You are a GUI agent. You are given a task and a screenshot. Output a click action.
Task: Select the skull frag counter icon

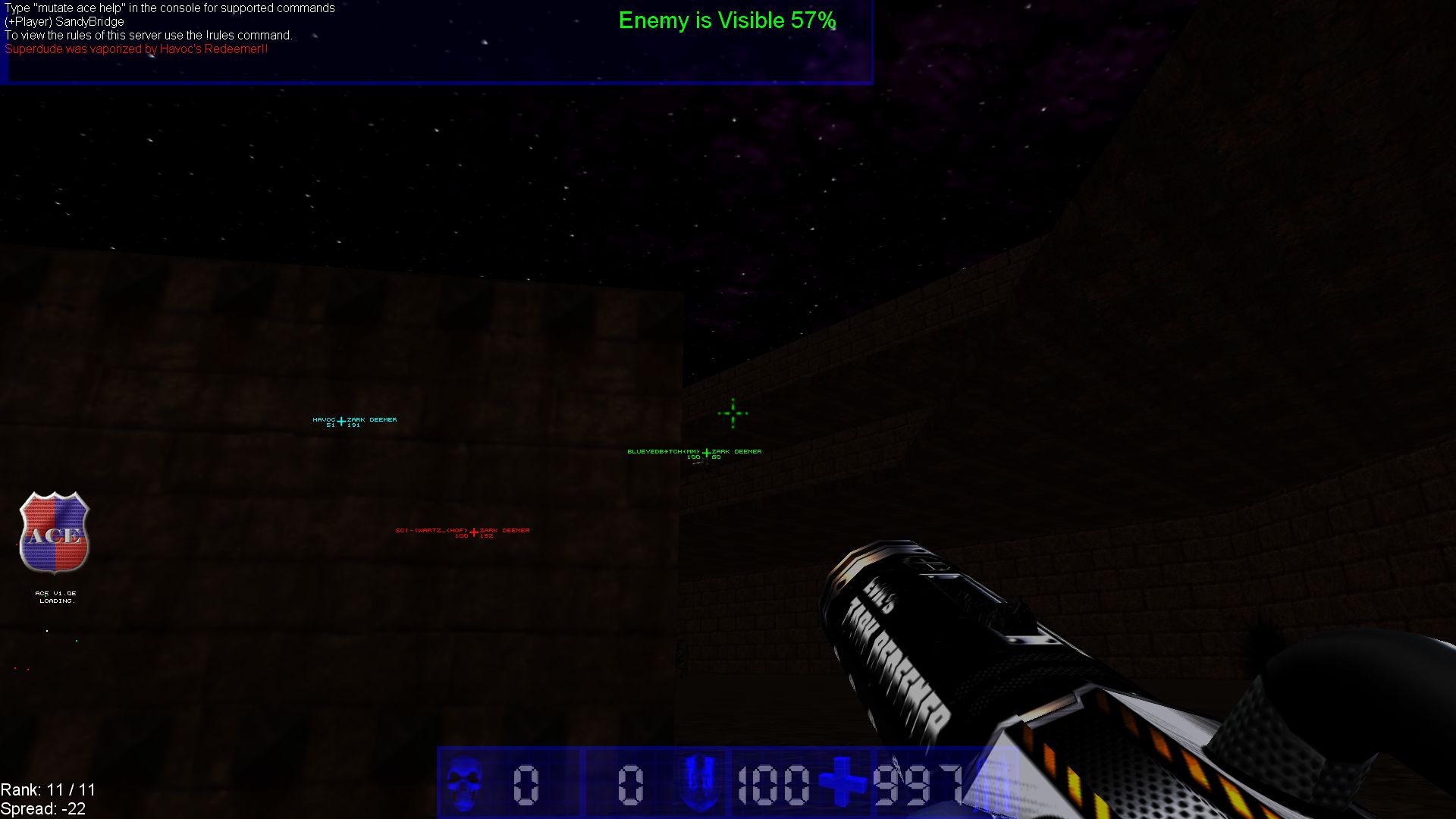(x=463, y=783)
